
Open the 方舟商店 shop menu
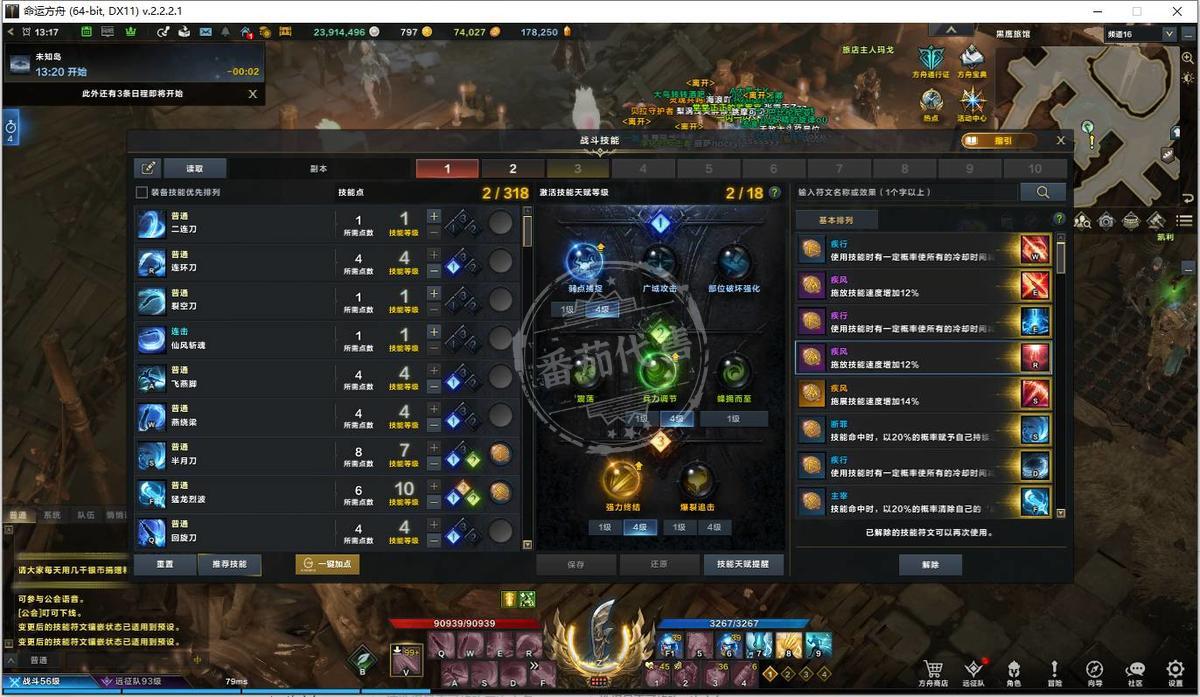pyautogui.click(x=932, y=672)
